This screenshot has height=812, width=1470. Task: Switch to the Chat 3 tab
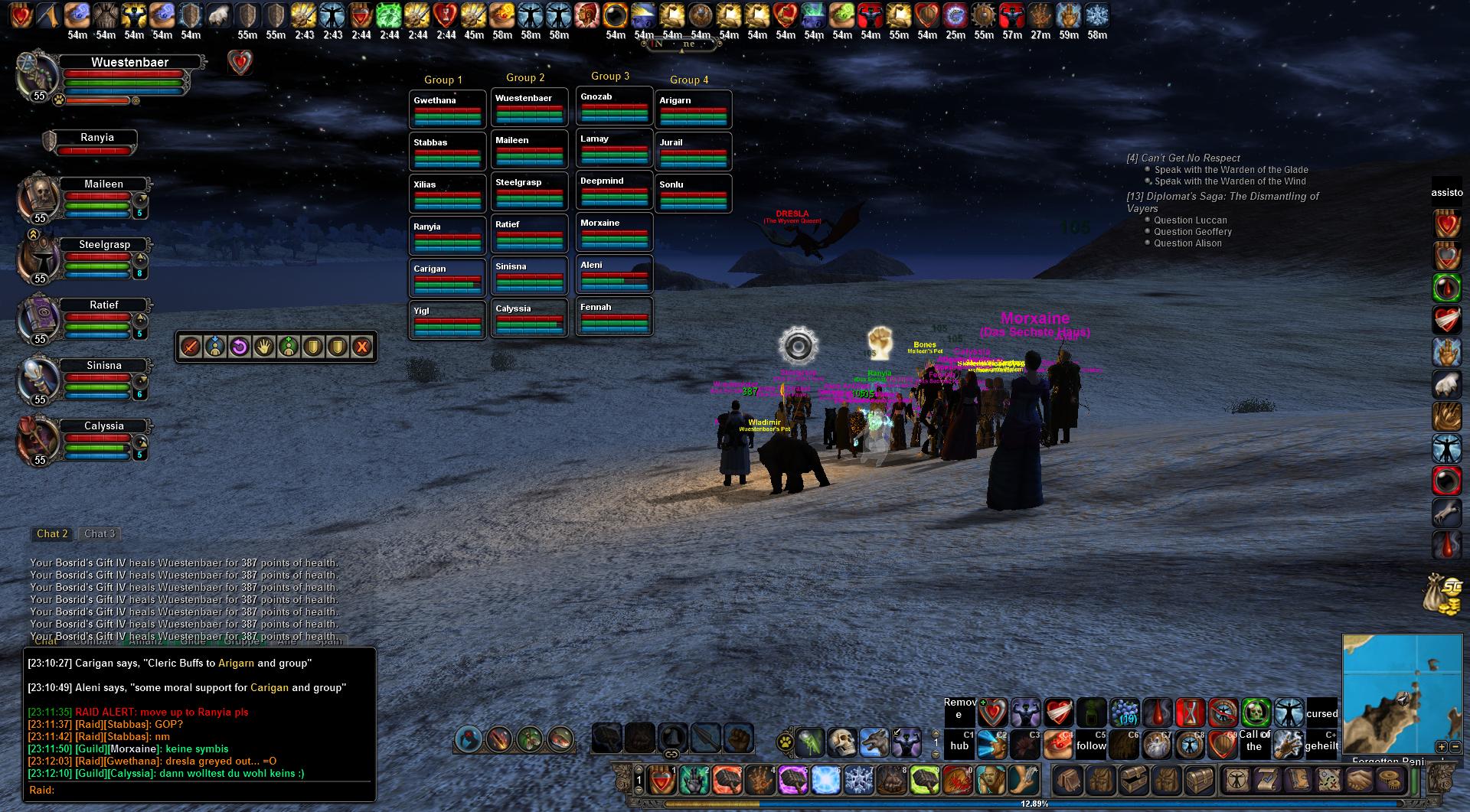point(100,534)
